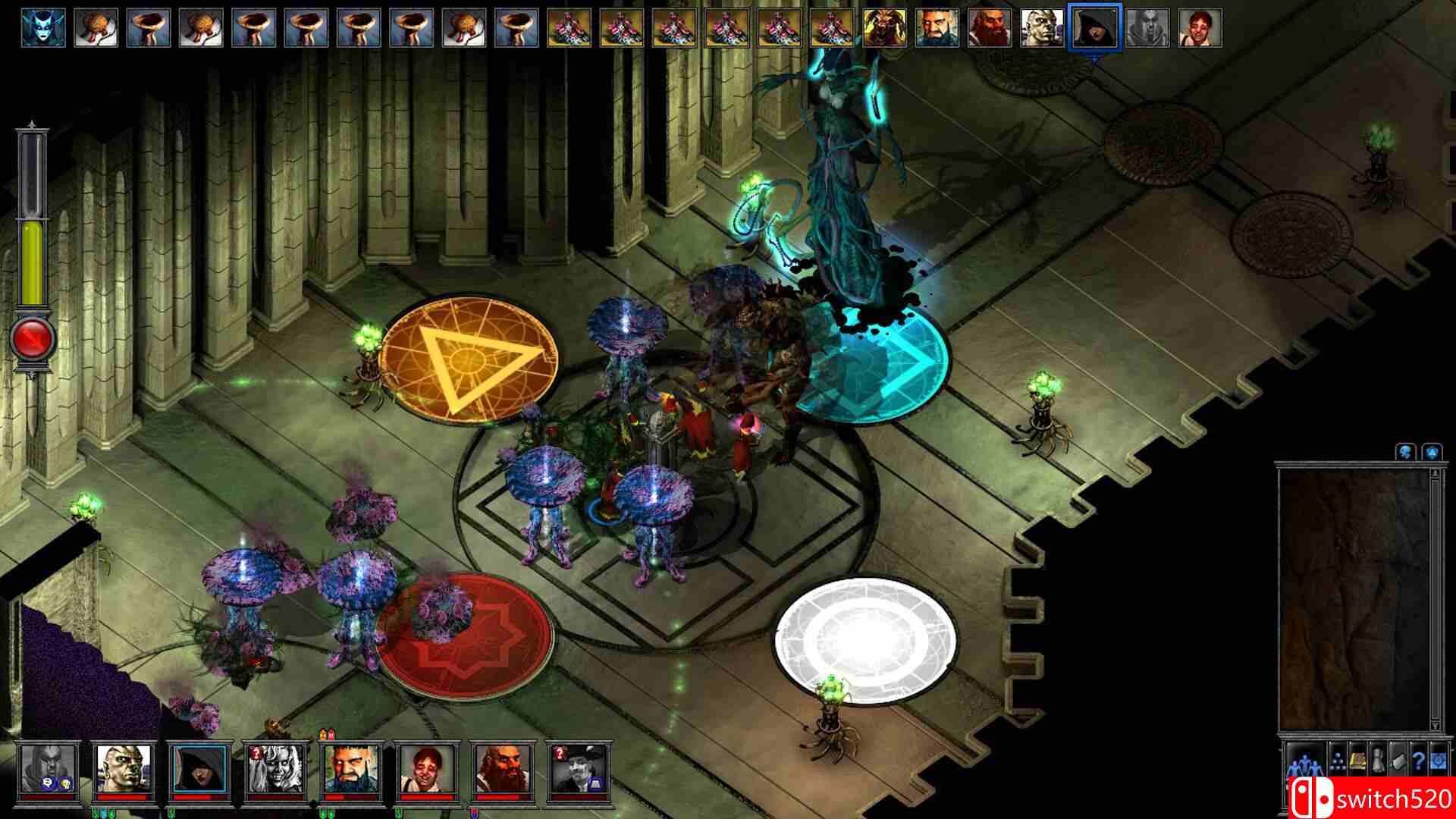Click the green time gauge on the left edge
Viewport: 1456px width, 819px height.
coord(32,258)
